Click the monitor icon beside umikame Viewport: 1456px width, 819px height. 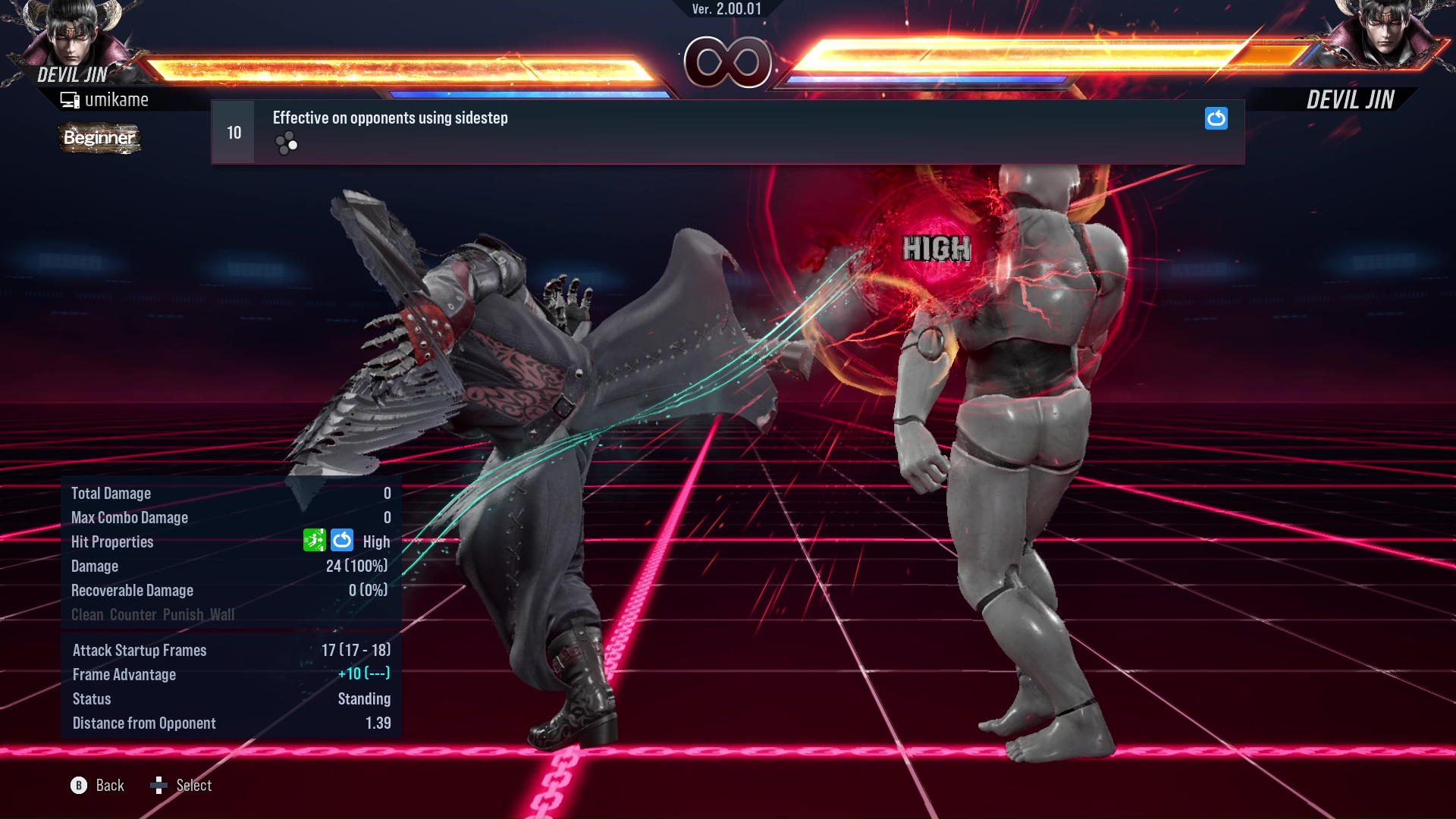click(71, 99)
